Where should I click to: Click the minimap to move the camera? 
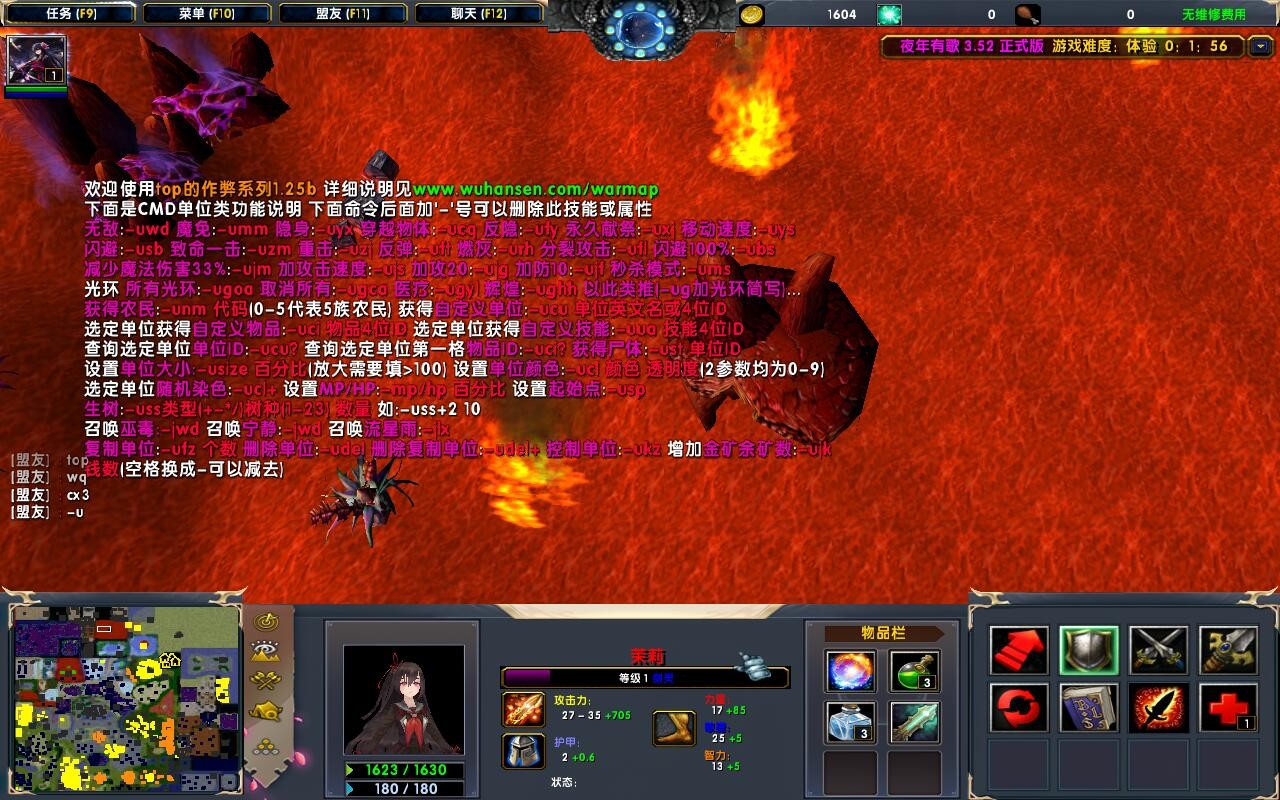(x=125, y=696)
